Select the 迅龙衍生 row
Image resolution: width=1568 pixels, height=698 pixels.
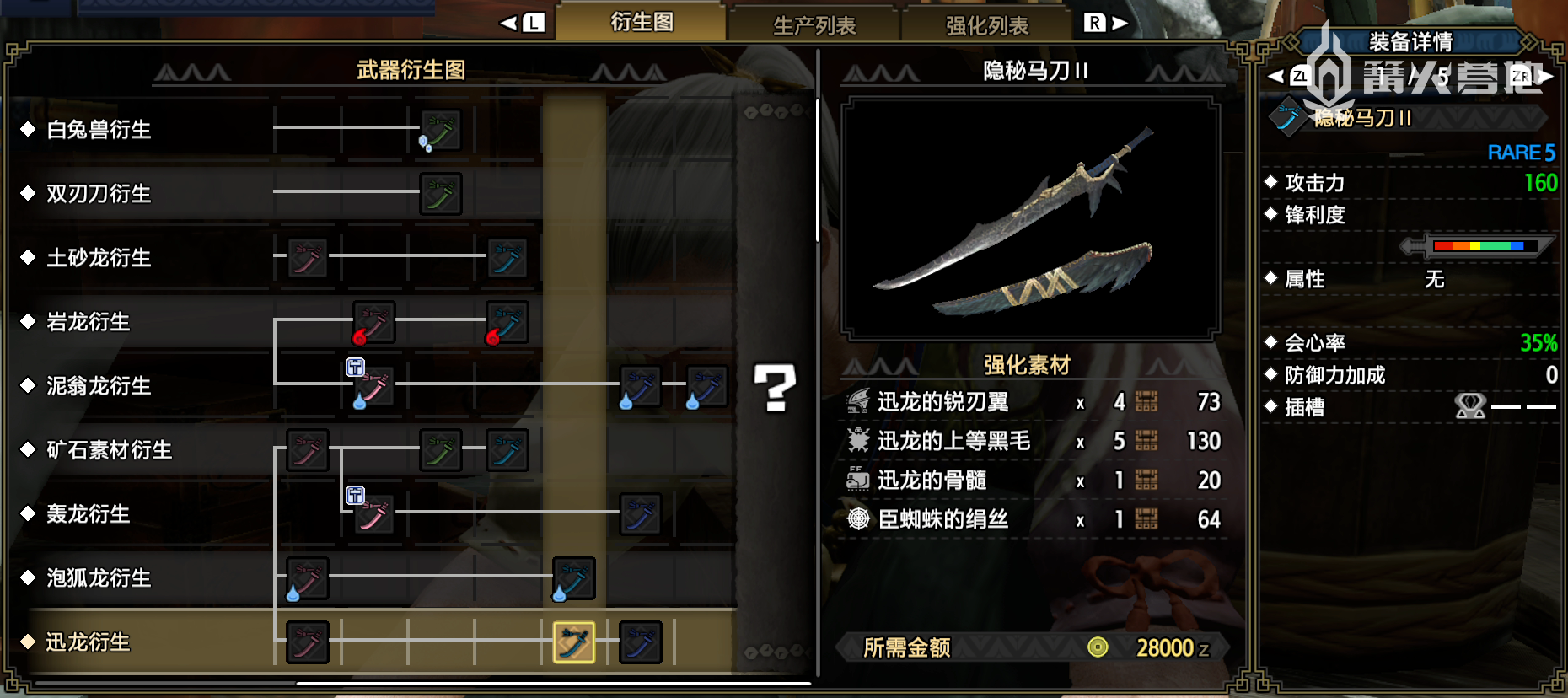point(89,642)
